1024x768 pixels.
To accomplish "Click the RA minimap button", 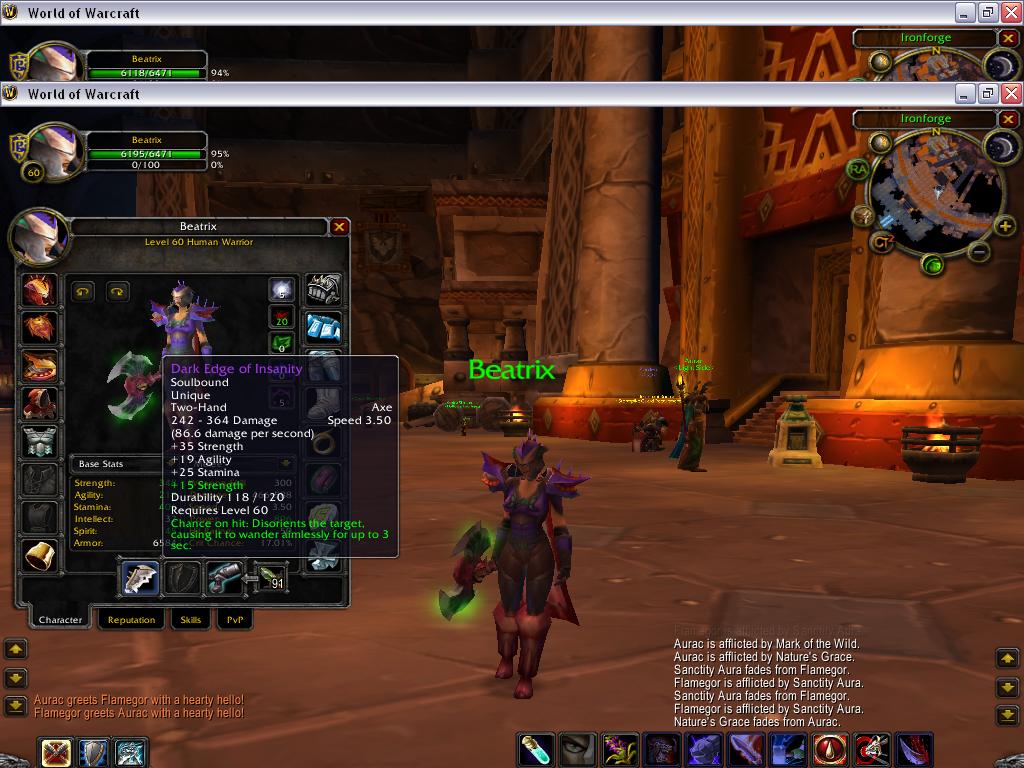I will click(857, 169).
